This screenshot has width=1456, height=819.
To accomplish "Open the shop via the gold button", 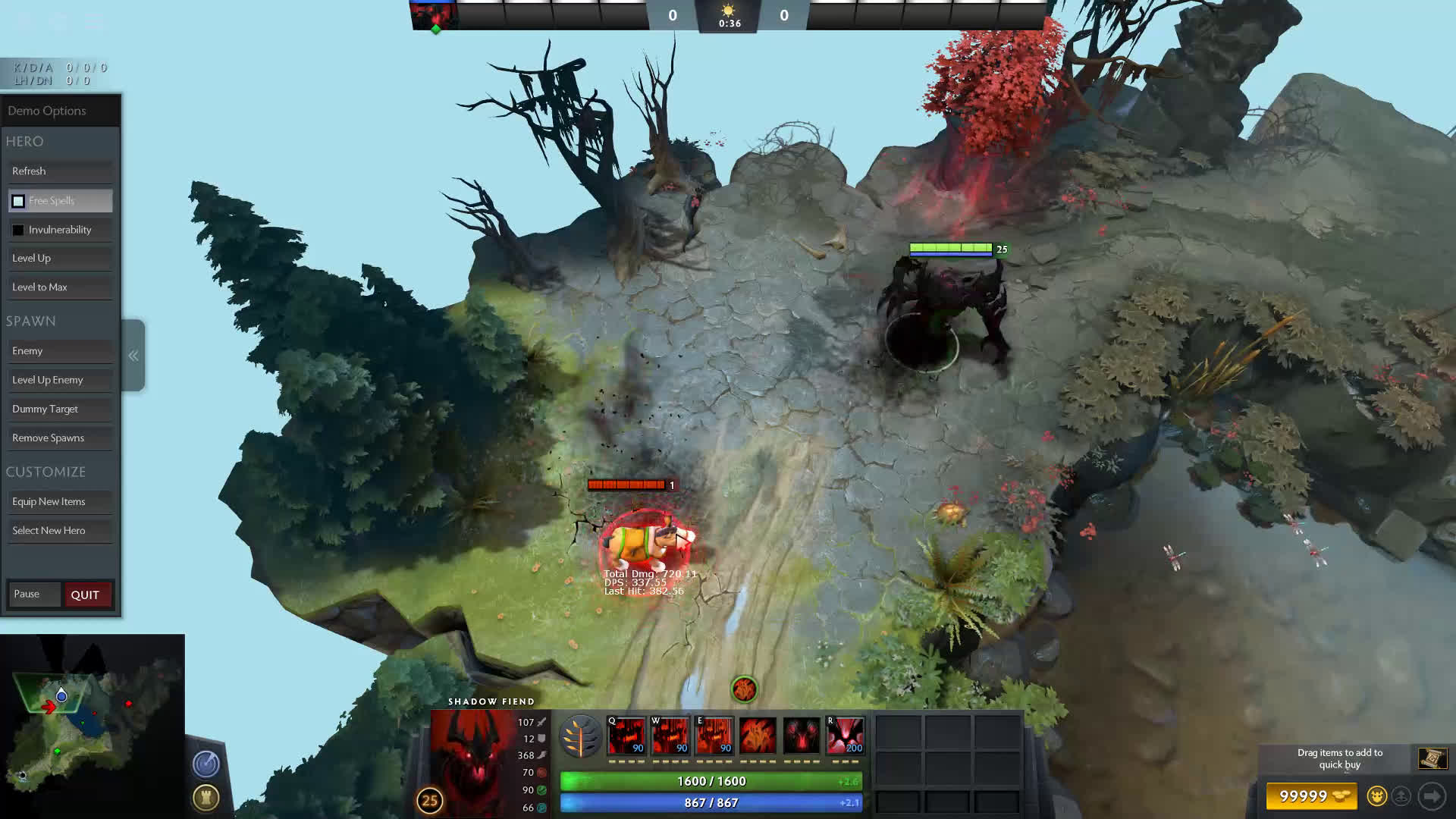I will point(1311,796).
